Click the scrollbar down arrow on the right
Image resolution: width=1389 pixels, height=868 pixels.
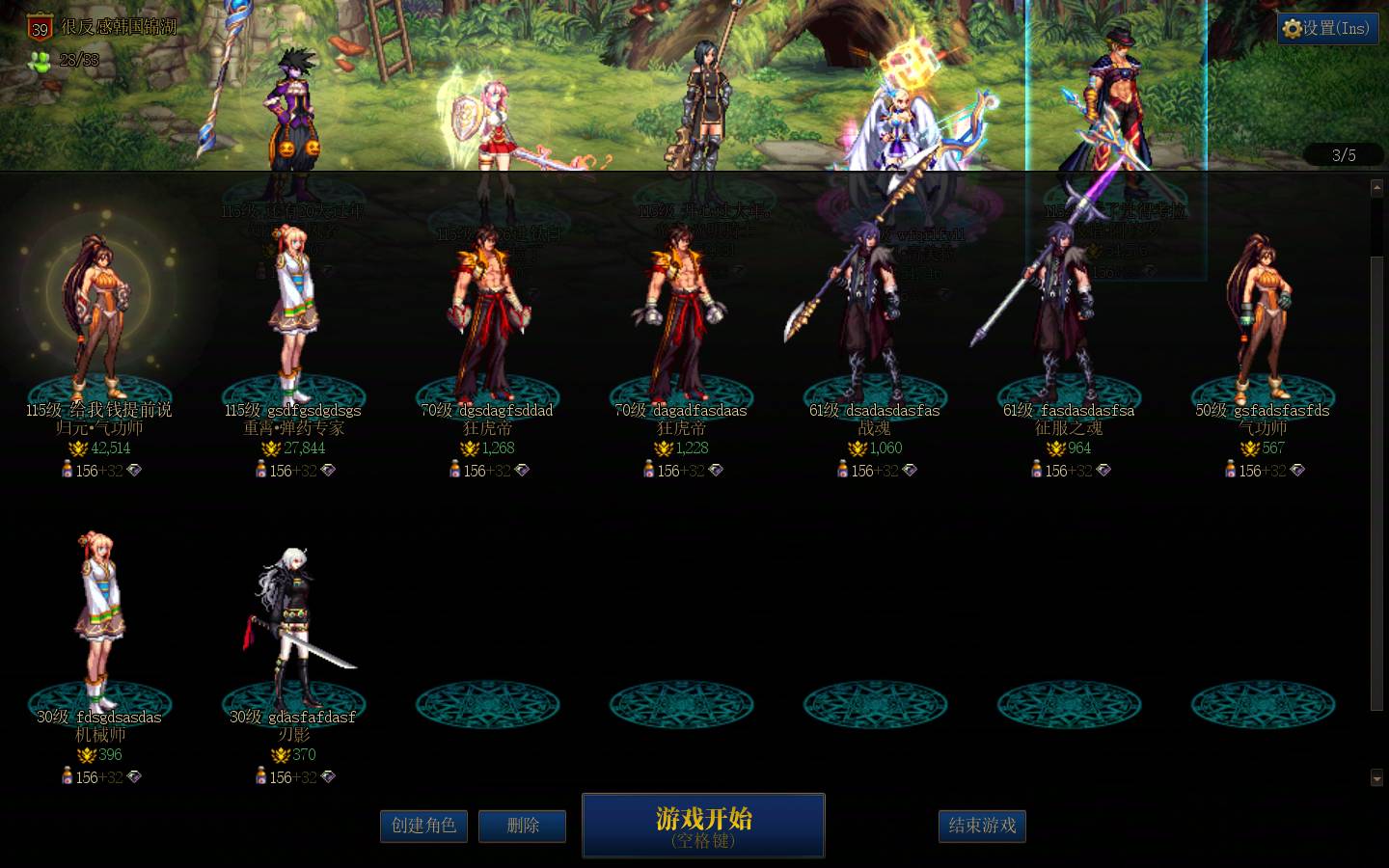point(1378,775)
